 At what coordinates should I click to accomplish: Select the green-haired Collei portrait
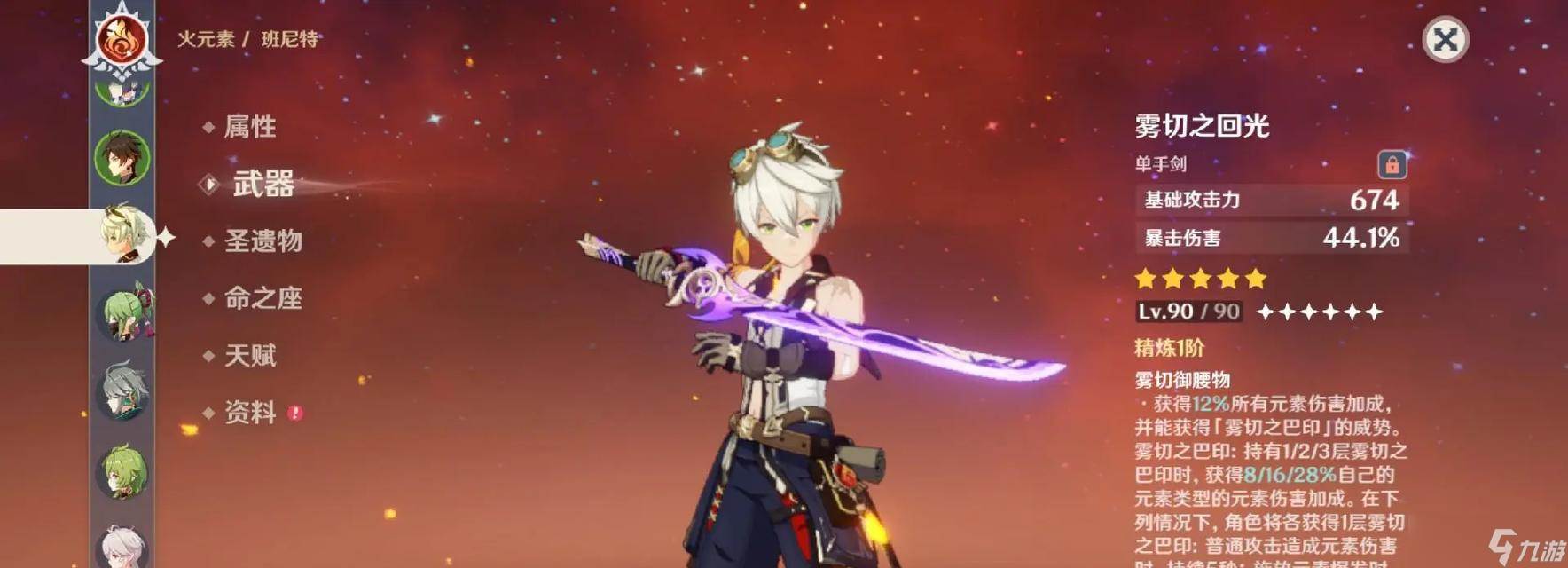coord(122,471)
